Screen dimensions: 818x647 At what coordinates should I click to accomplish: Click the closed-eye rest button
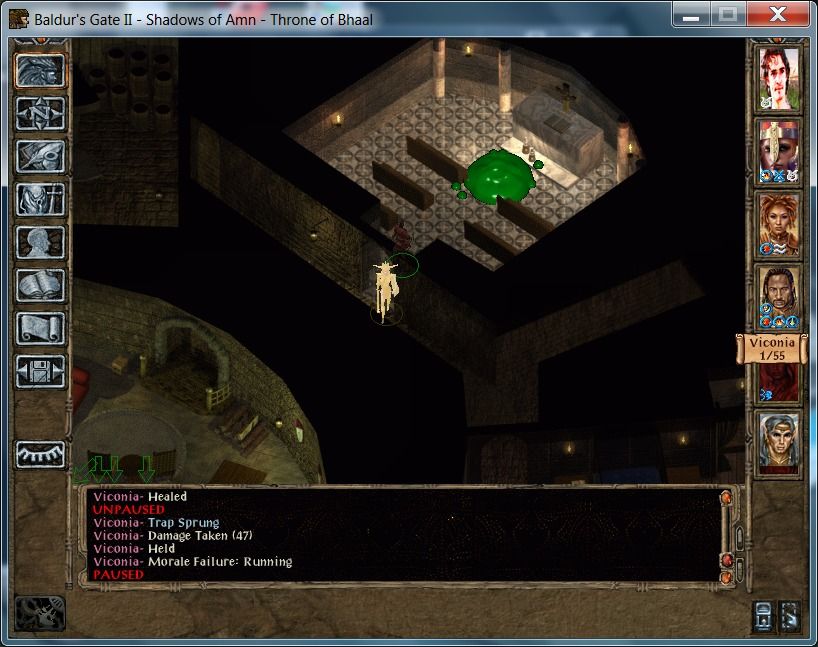(41, 453)
